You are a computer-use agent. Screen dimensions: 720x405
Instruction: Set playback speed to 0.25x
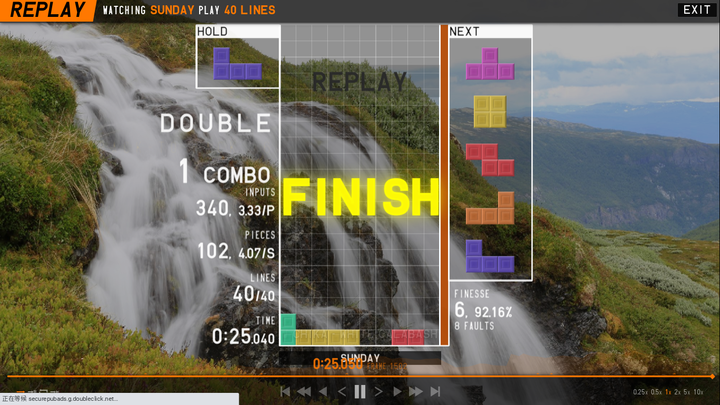[640, 392]
